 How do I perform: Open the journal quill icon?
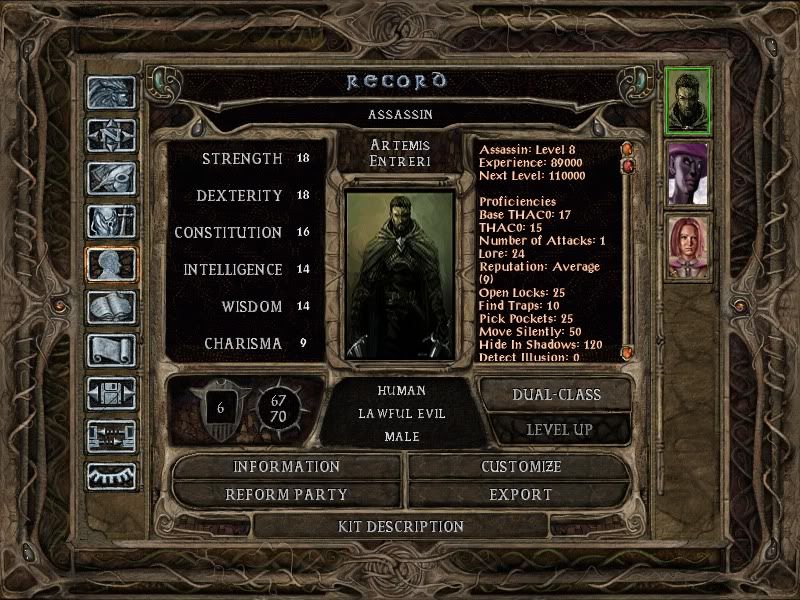[111, 179]
